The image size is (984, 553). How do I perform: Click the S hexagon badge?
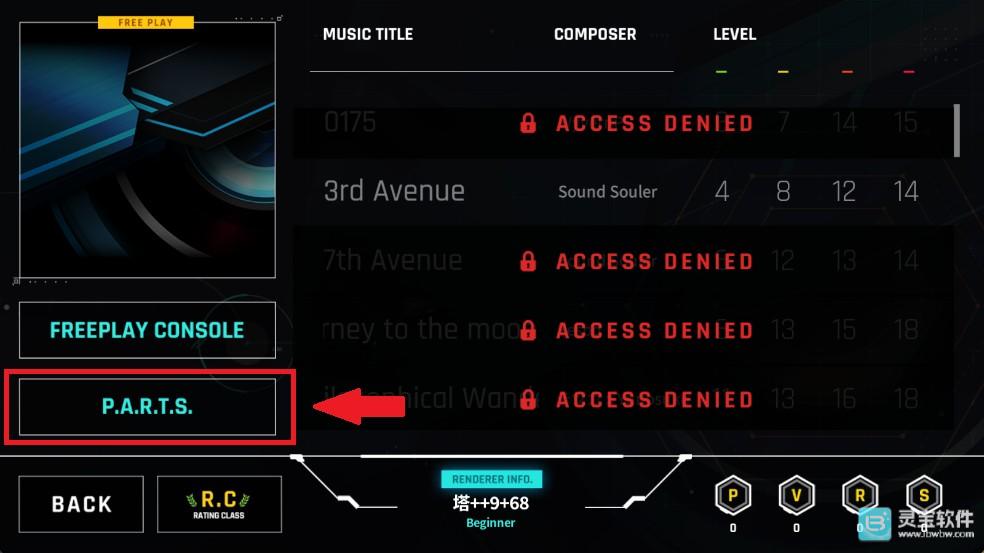[923, 497]
